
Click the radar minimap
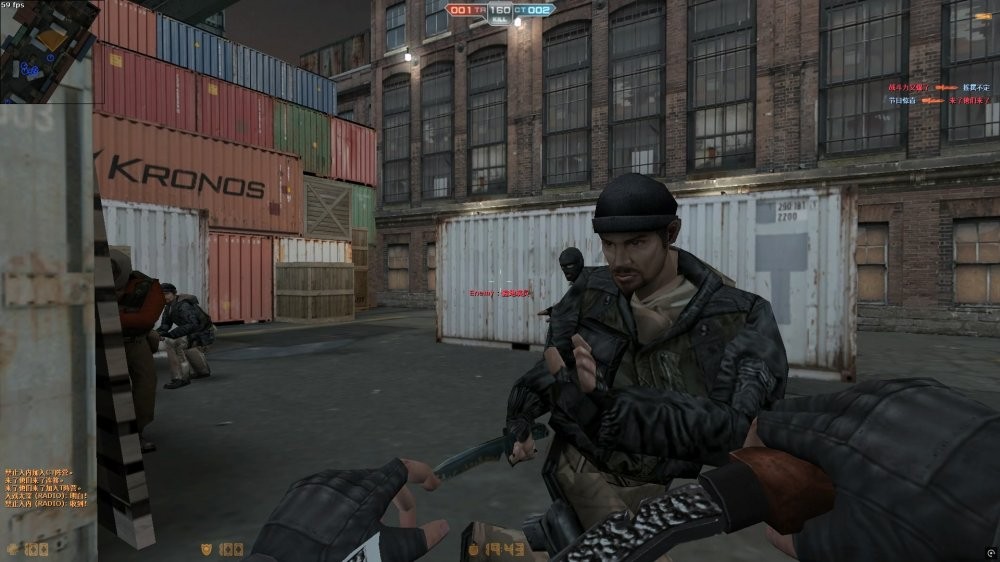[x=47, y=46]
